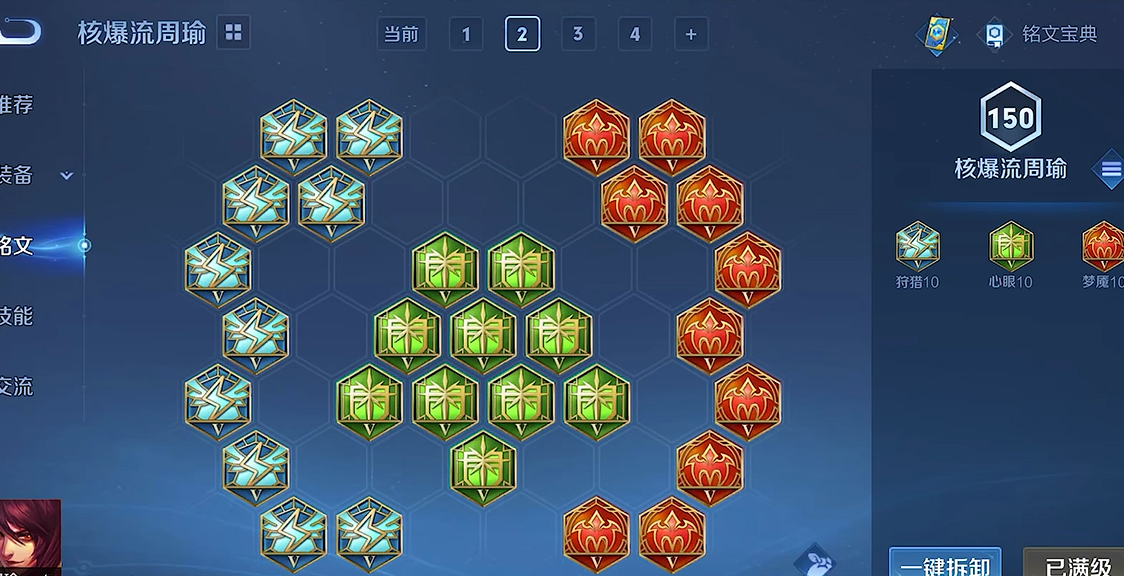The width and height of the screenshot is (1124, 576).
Task: Open the 推荐 recommended sidebar entry
Action: [18, 104]
